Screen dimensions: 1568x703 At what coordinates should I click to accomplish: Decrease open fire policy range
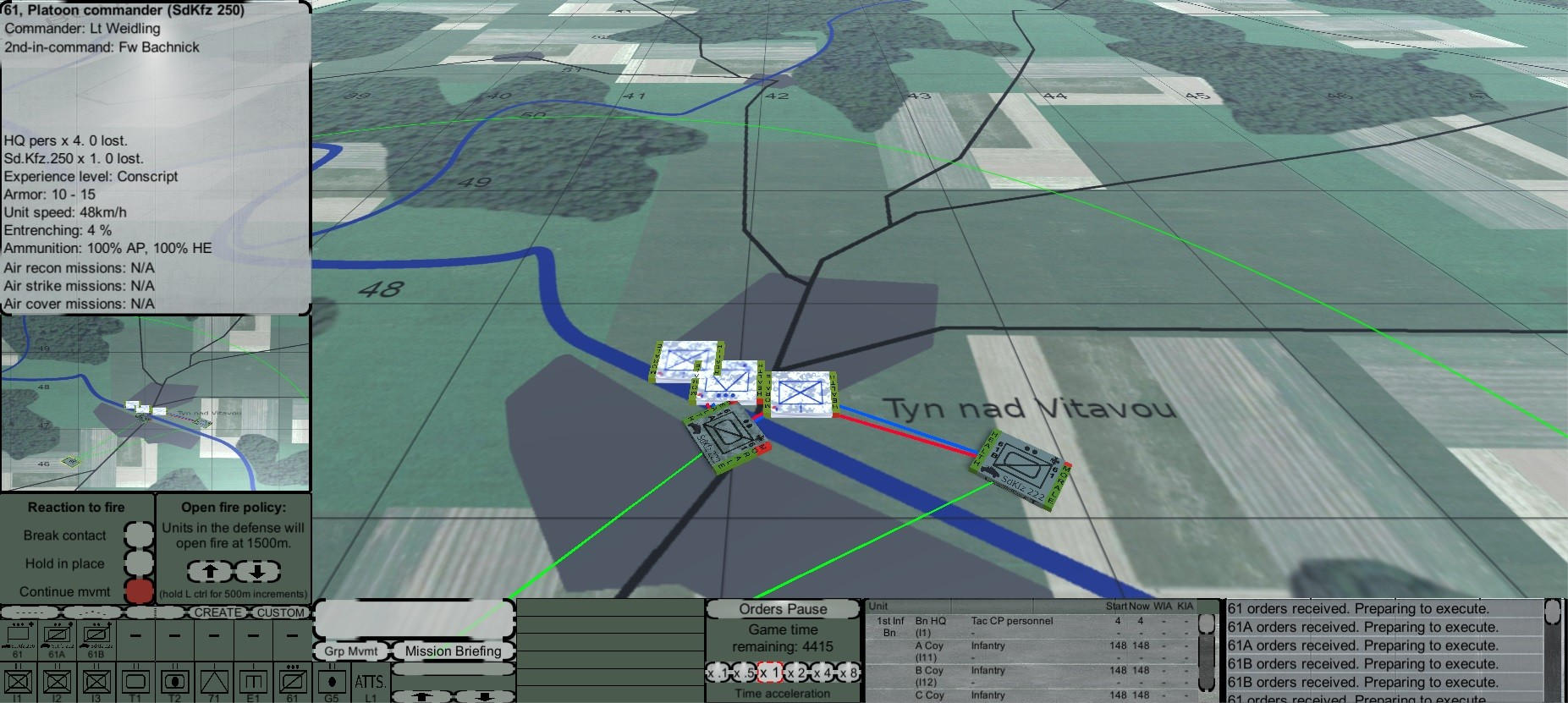[257, 572]
